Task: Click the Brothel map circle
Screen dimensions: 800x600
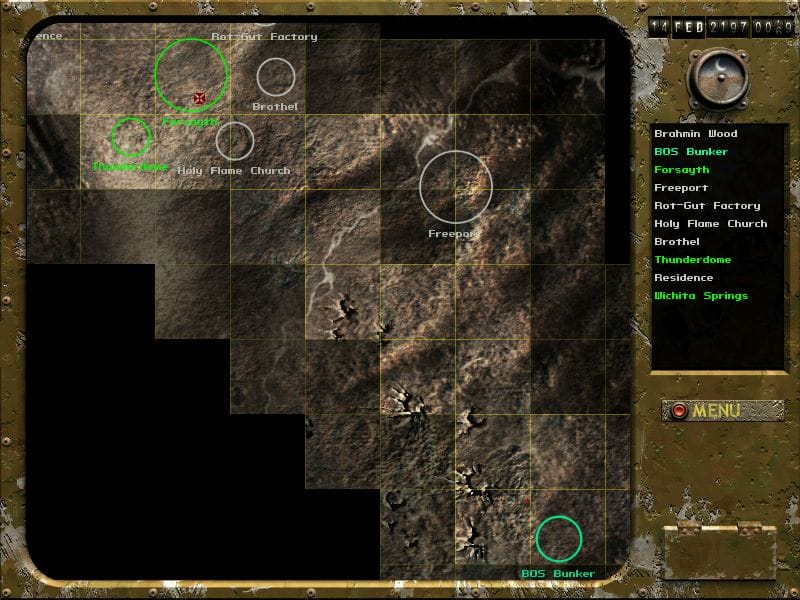Action: tap(276, 77)
